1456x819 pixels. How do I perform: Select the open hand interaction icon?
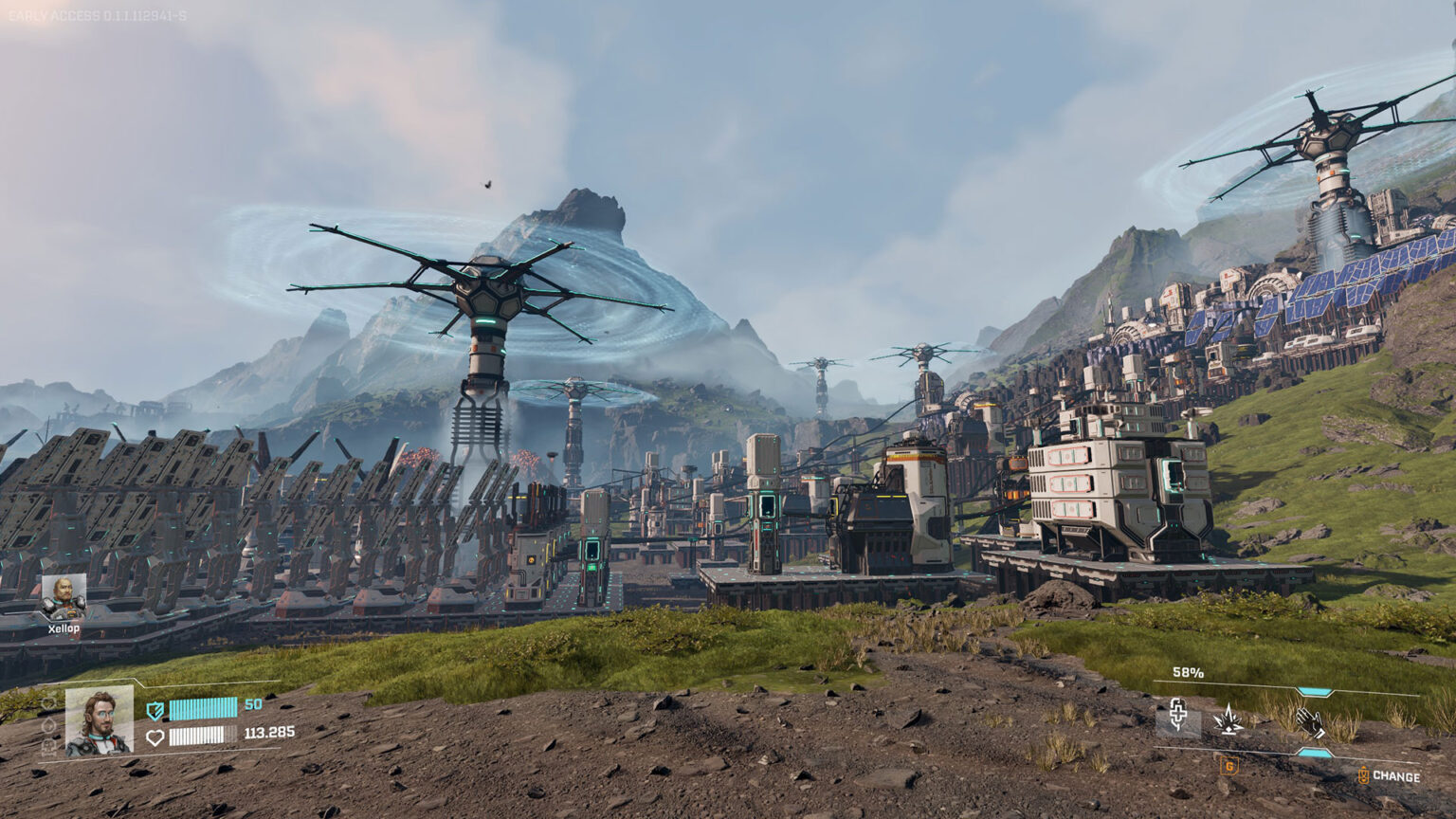1310,722
